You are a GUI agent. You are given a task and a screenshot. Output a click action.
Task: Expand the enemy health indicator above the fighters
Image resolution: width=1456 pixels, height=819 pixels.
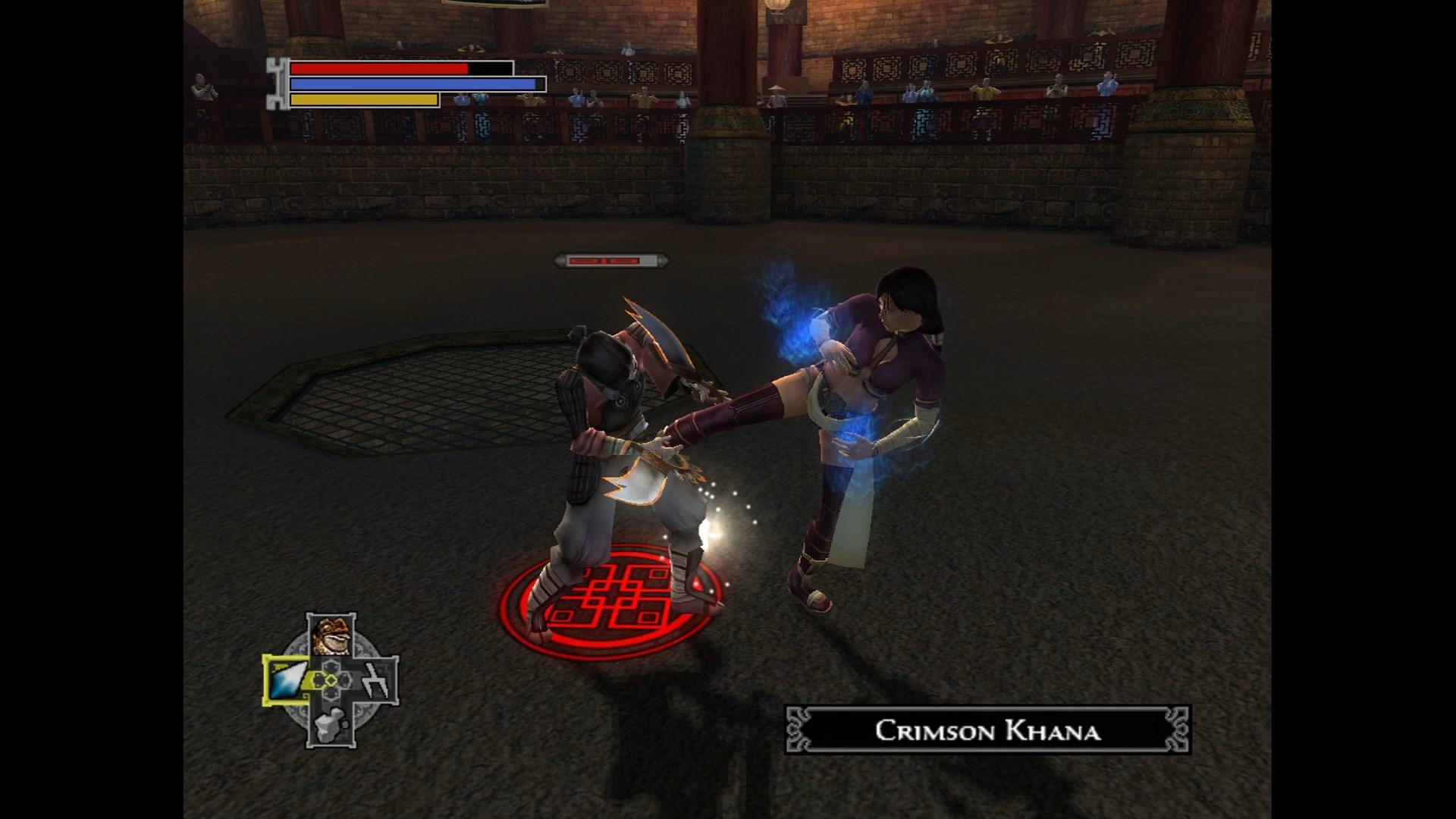pyautogui.click(x=610, y=261)
